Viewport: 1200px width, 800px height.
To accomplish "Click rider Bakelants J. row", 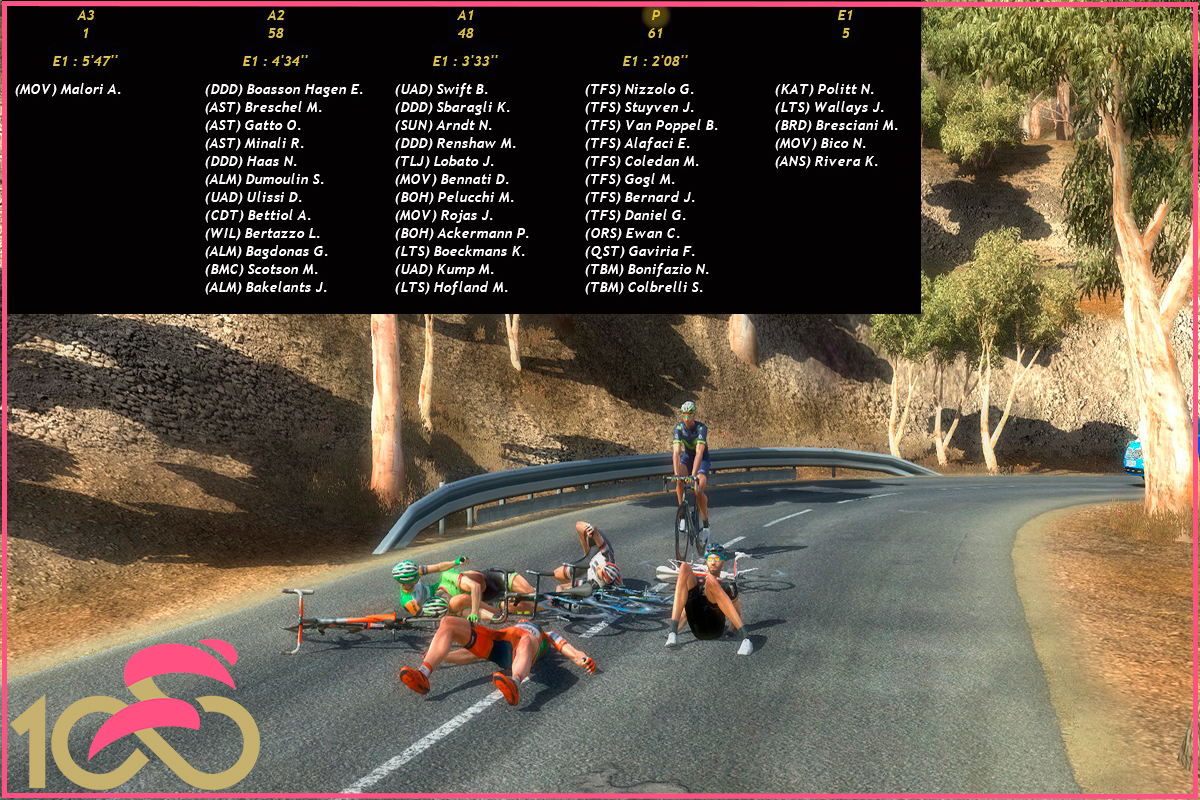I will [266, 288].
